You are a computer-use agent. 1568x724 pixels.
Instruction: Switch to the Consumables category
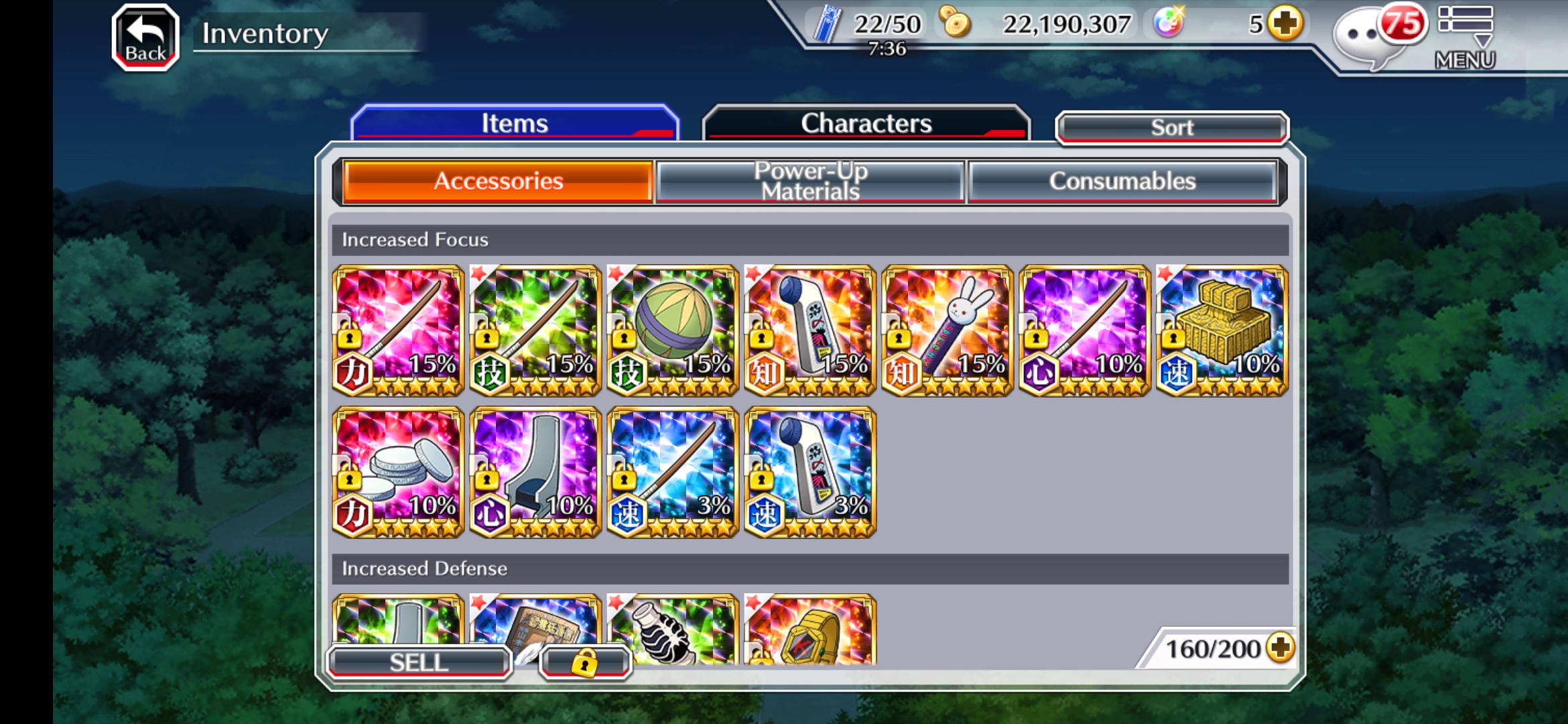1122,181
